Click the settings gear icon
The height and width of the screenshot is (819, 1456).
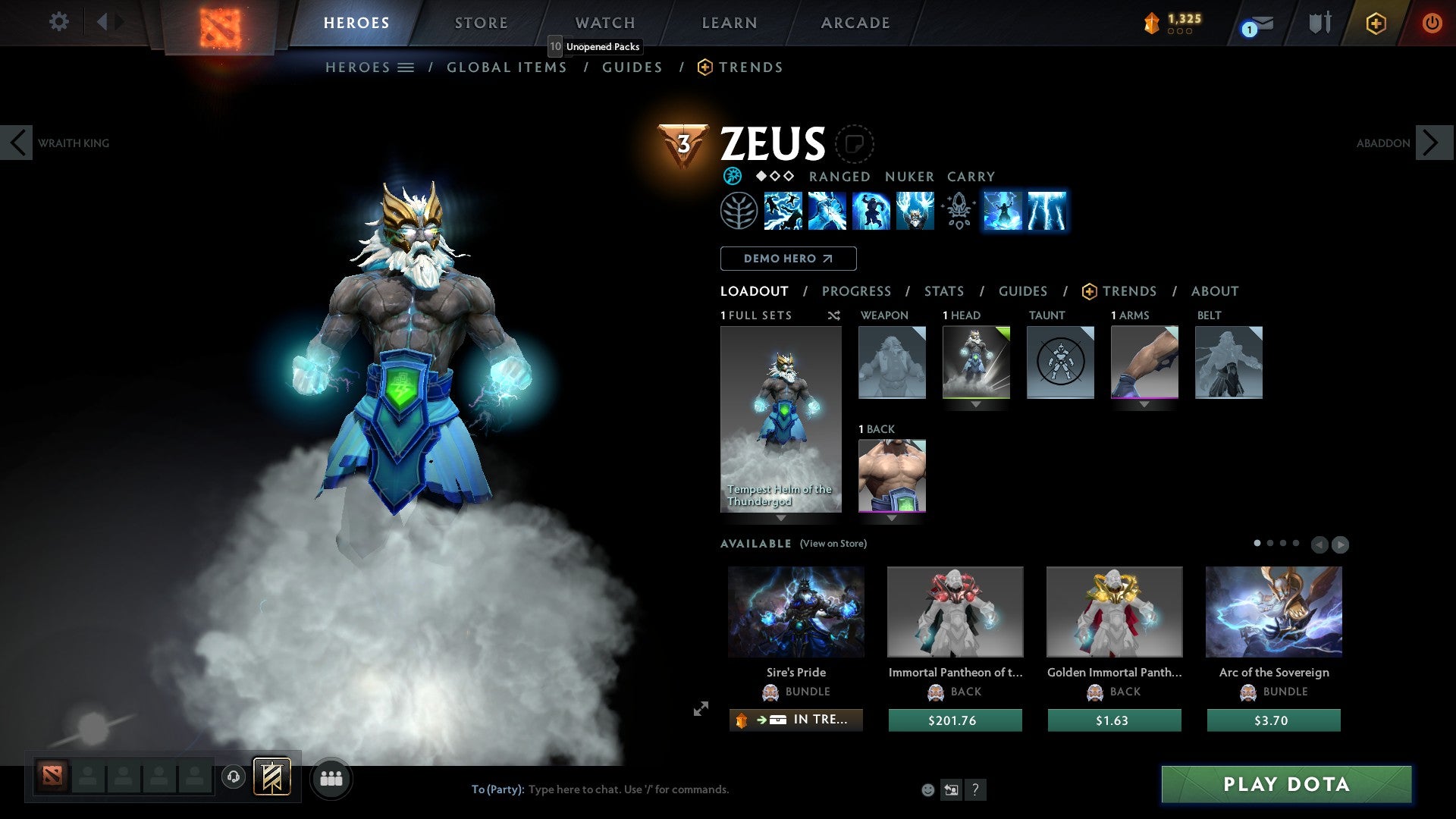pyautogui.click(x=58, y=22)
